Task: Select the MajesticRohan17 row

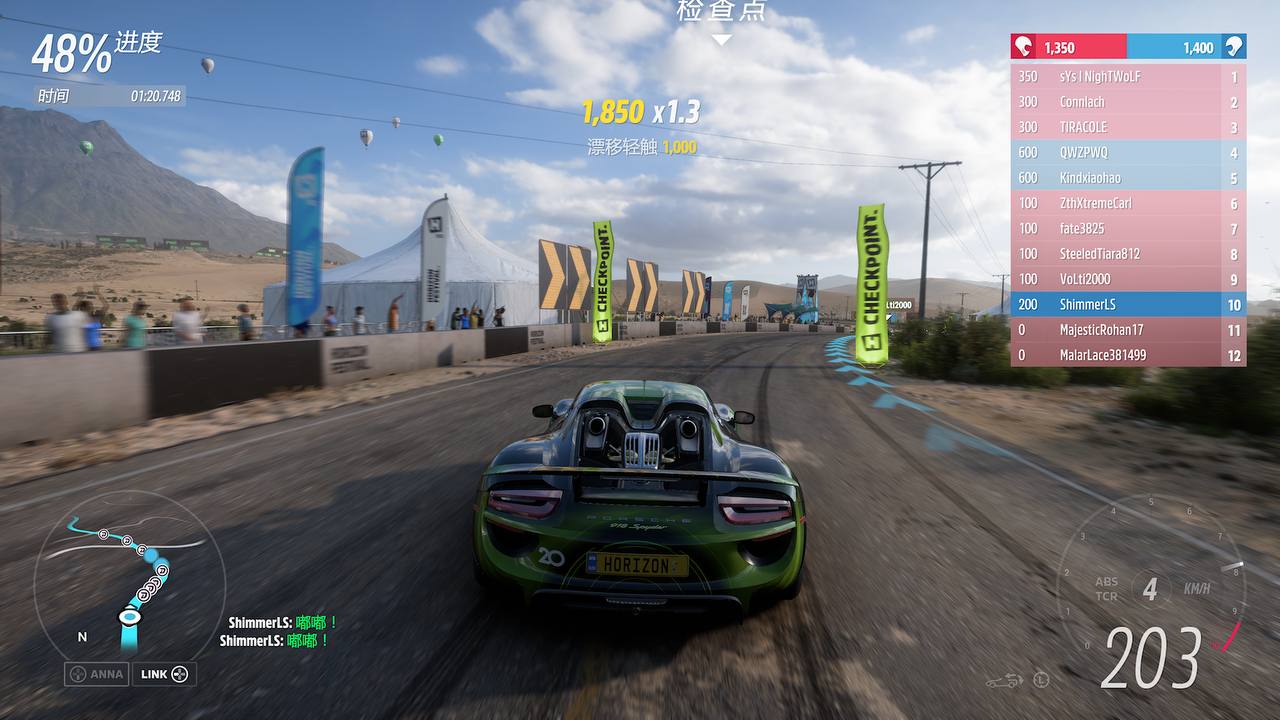Action: [1128, 330]
